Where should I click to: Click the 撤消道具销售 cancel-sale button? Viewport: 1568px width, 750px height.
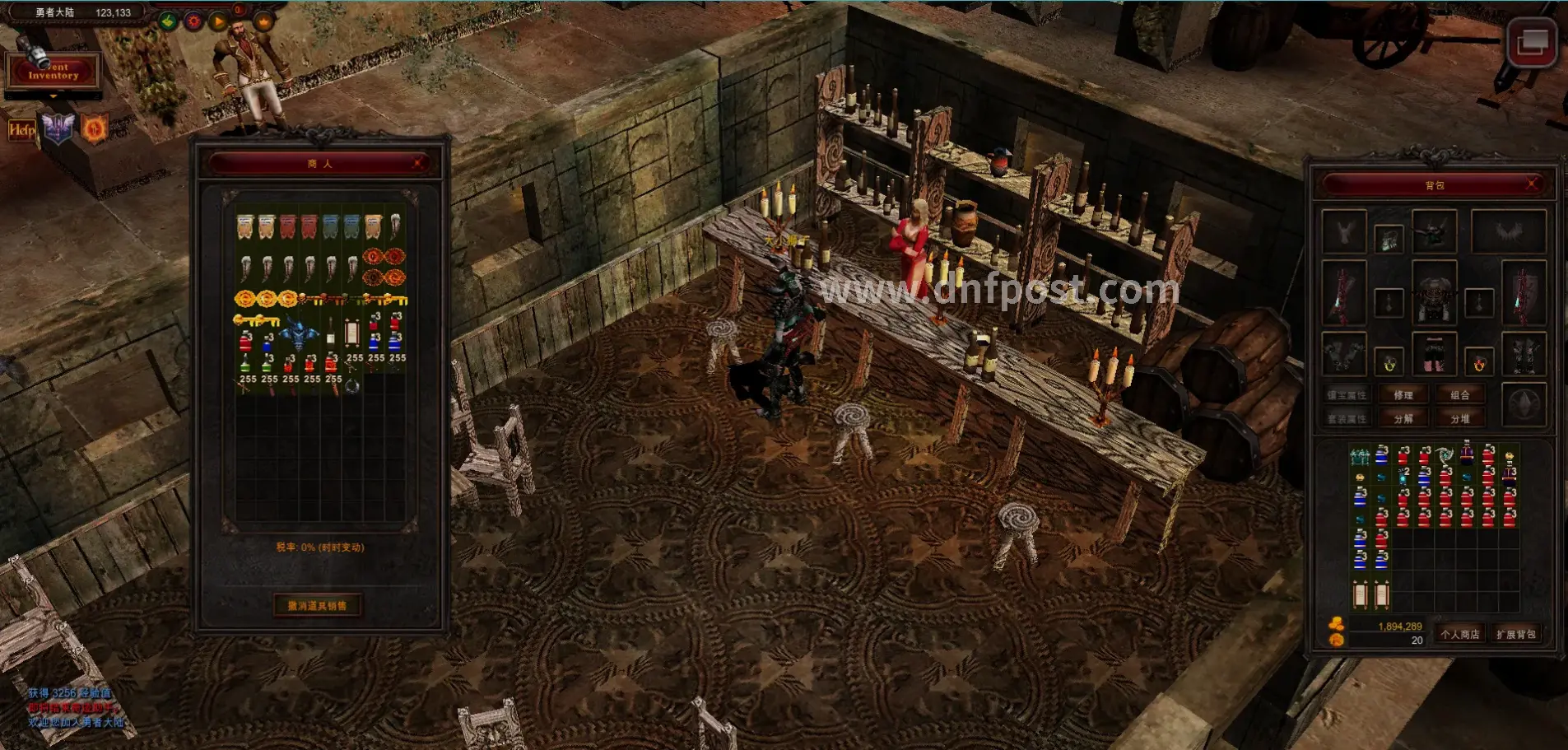pyautogui.click(x=317, y=606)
